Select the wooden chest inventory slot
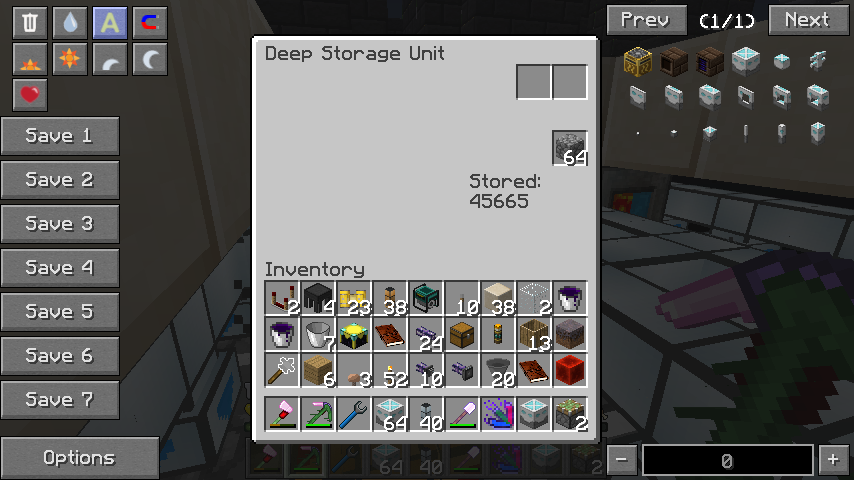Image resolution: width=854 pixels, height=480 pixels. pyautogui.click(x=463, y=334)
